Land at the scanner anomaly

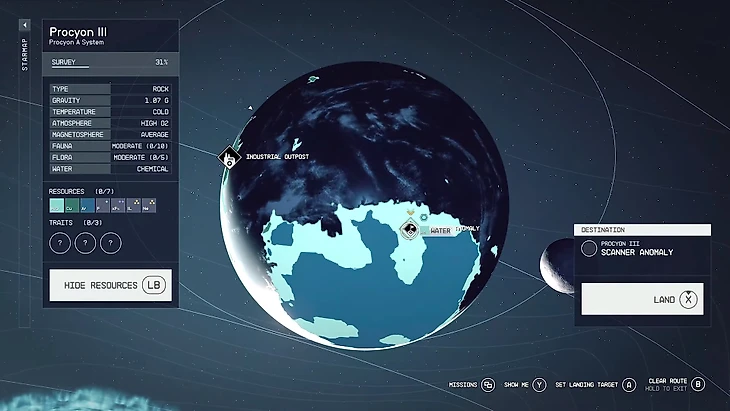pyautogui.click(x=645, y=298)
